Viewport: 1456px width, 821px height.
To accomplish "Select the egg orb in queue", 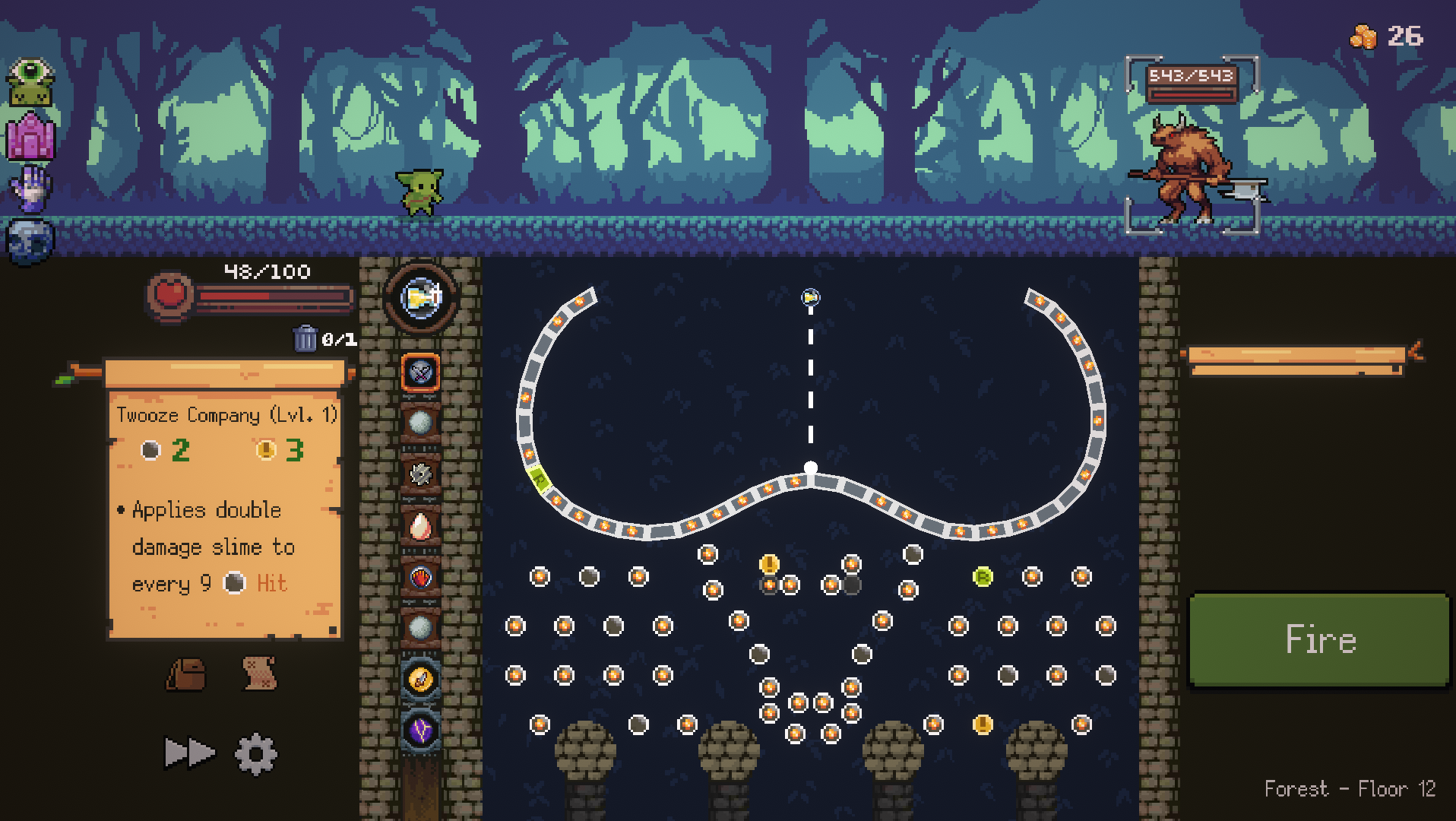I will click(x=420, y=526).
